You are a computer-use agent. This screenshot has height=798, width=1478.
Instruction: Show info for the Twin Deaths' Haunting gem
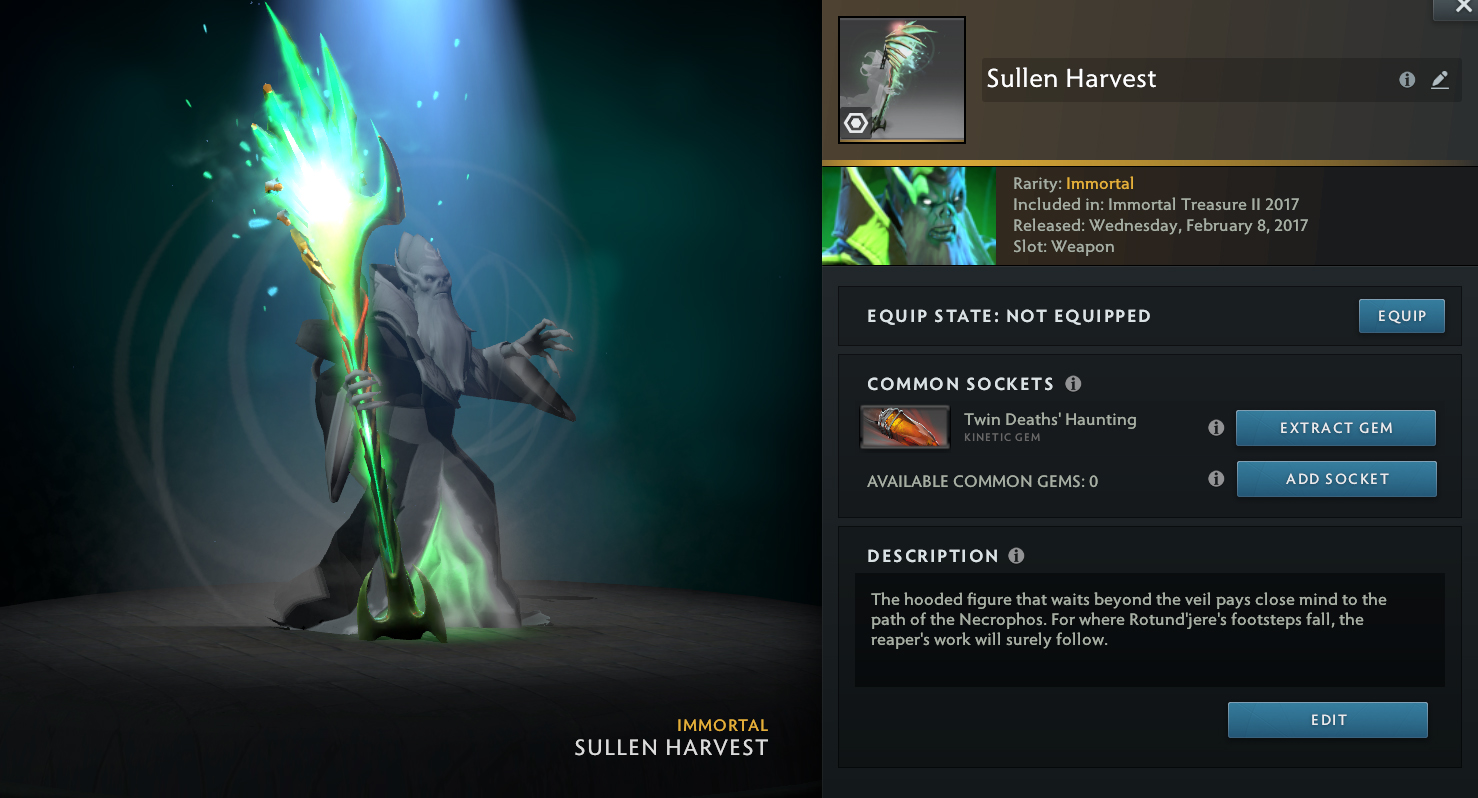[1216, 428]
